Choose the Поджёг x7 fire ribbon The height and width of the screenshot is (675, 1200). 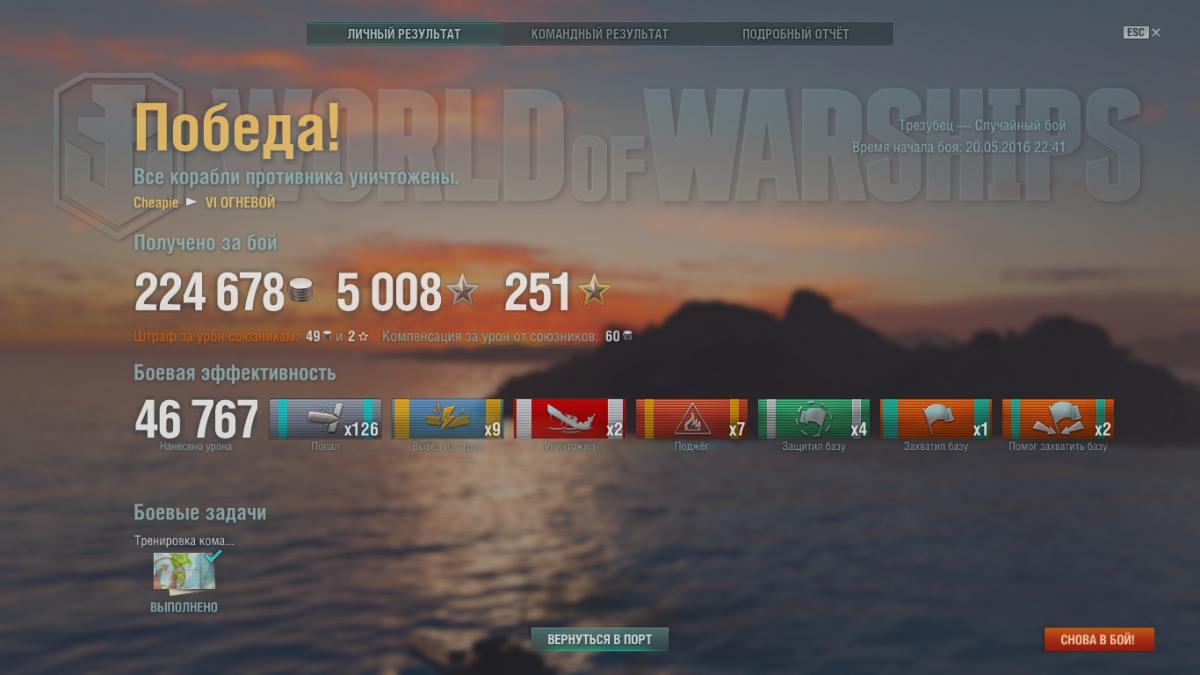click(691, 419)
